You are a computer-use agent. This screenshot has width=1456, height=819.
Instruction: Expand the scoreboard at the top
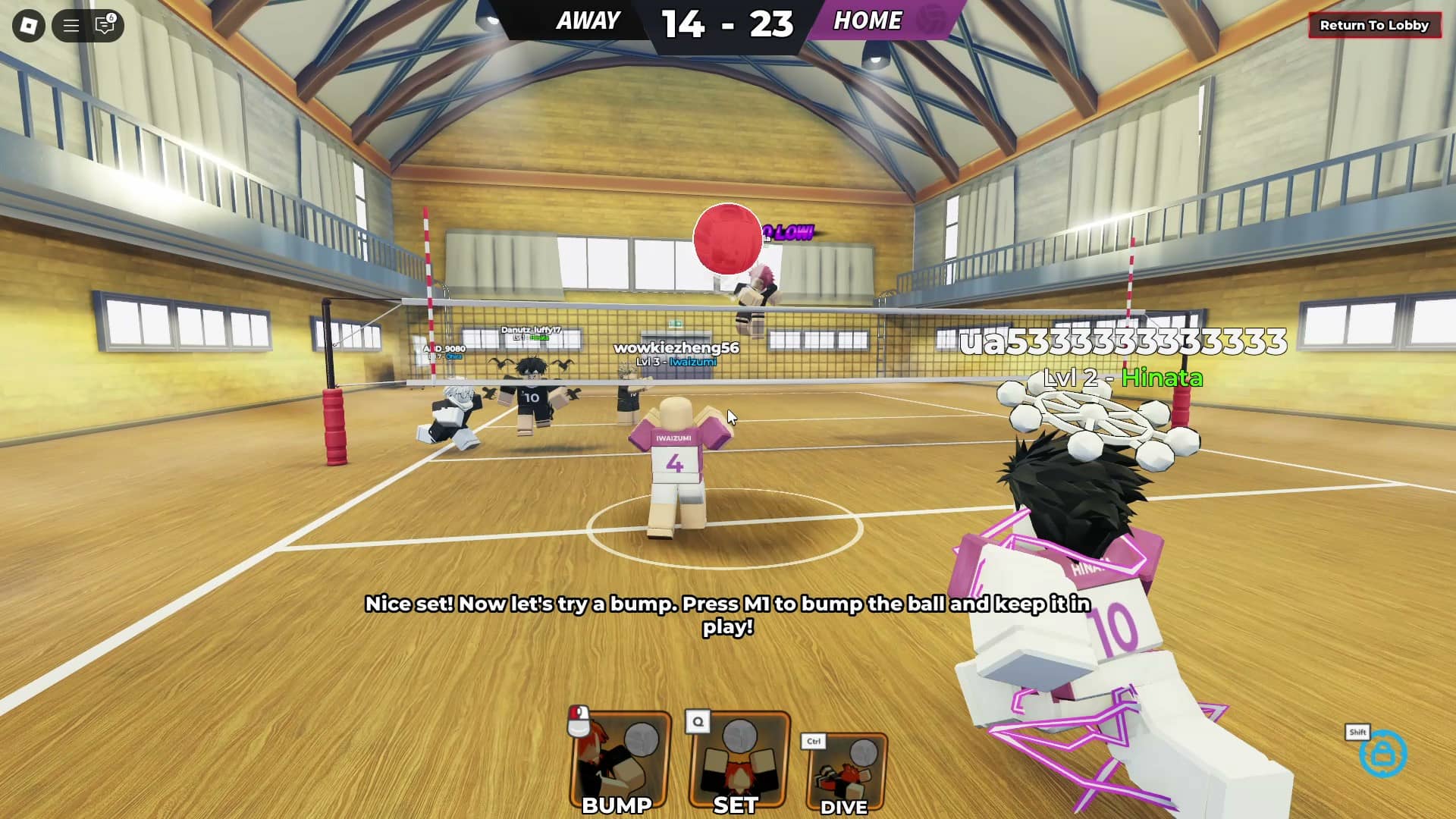coord(728,23)
